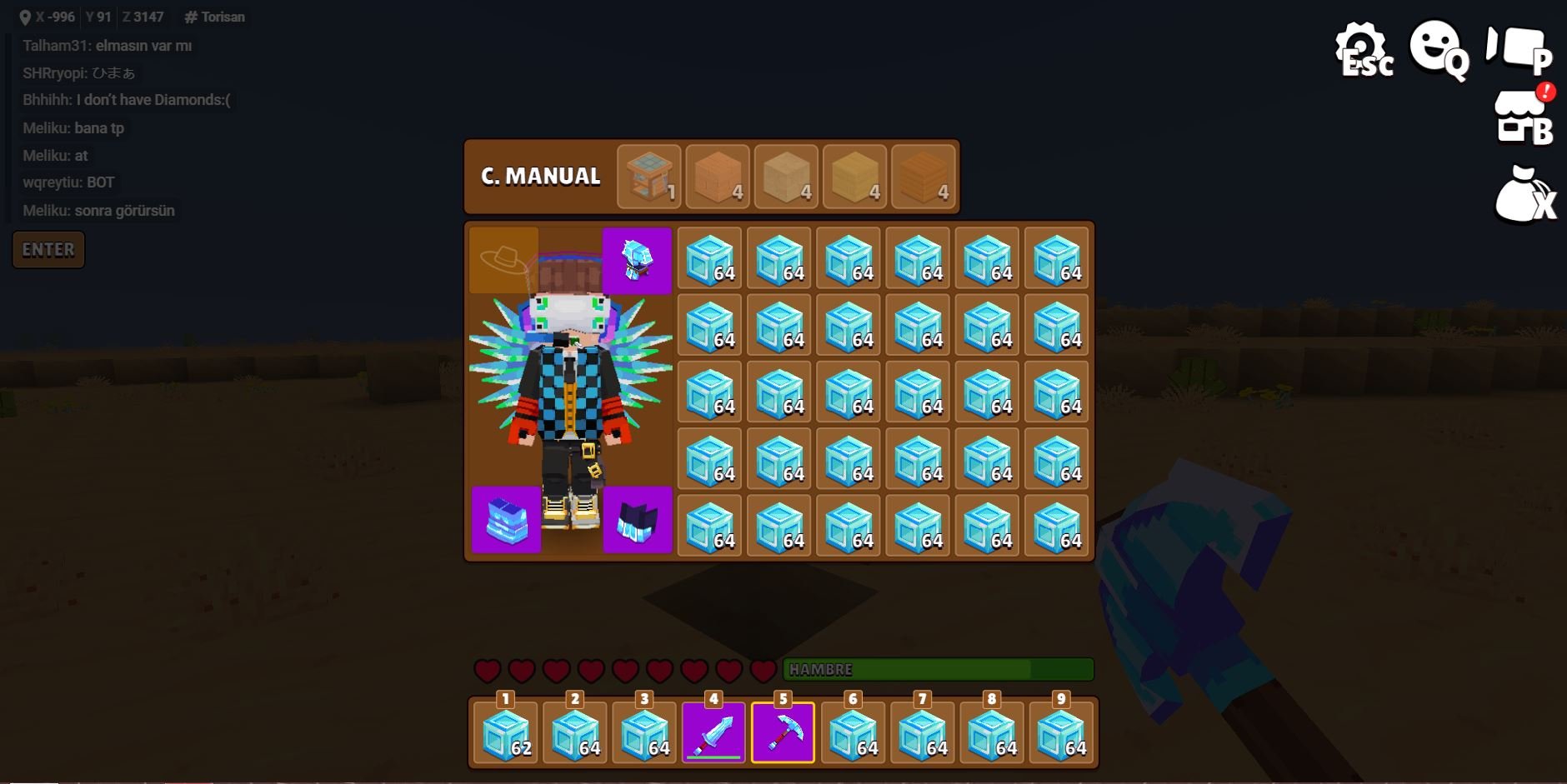Open the settings gear icon
1567x784 pixels.
pos(1362,48)
